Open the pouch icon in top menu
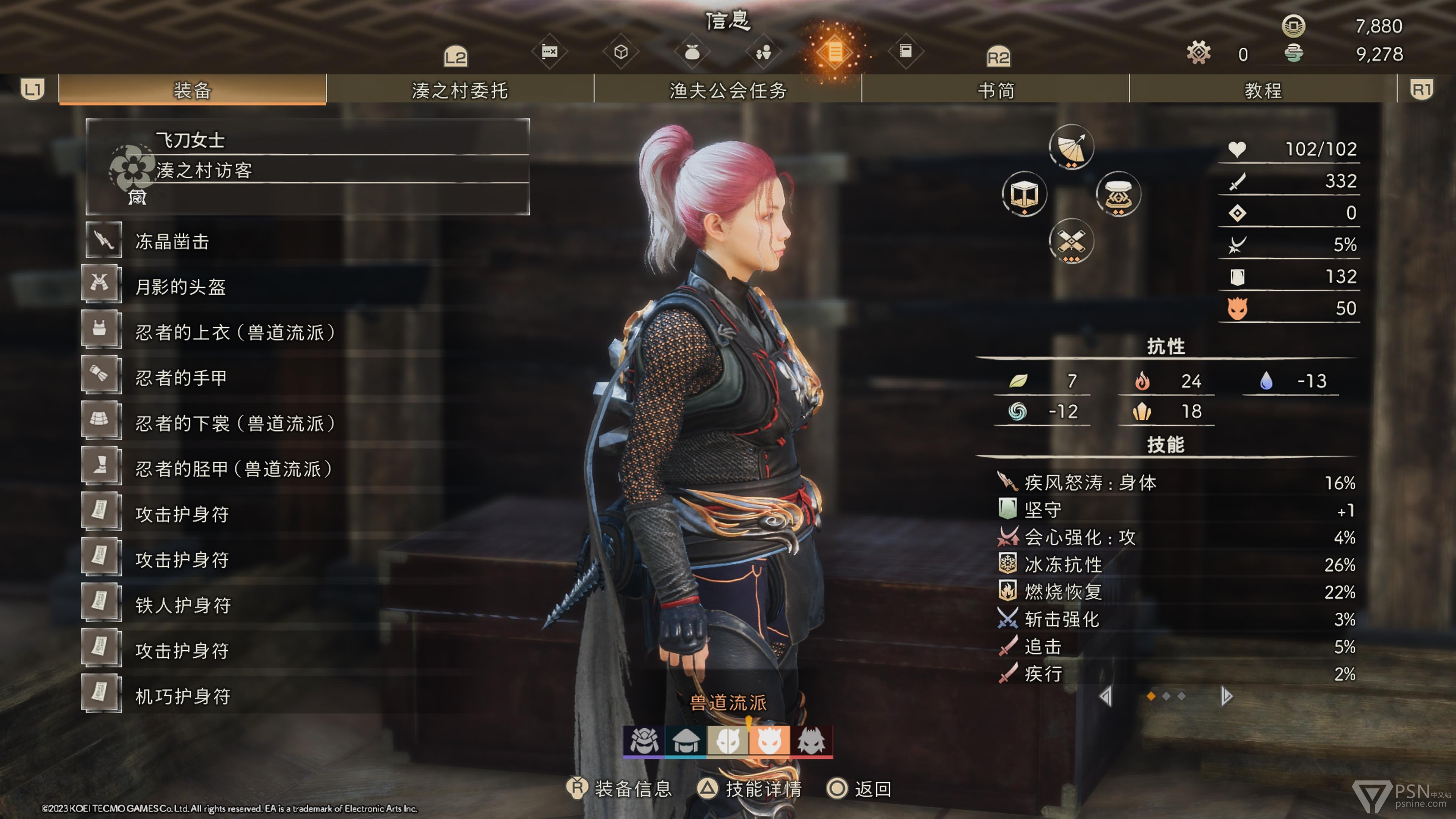This screenshot has width=1456, height=819. tap(692, 52)
